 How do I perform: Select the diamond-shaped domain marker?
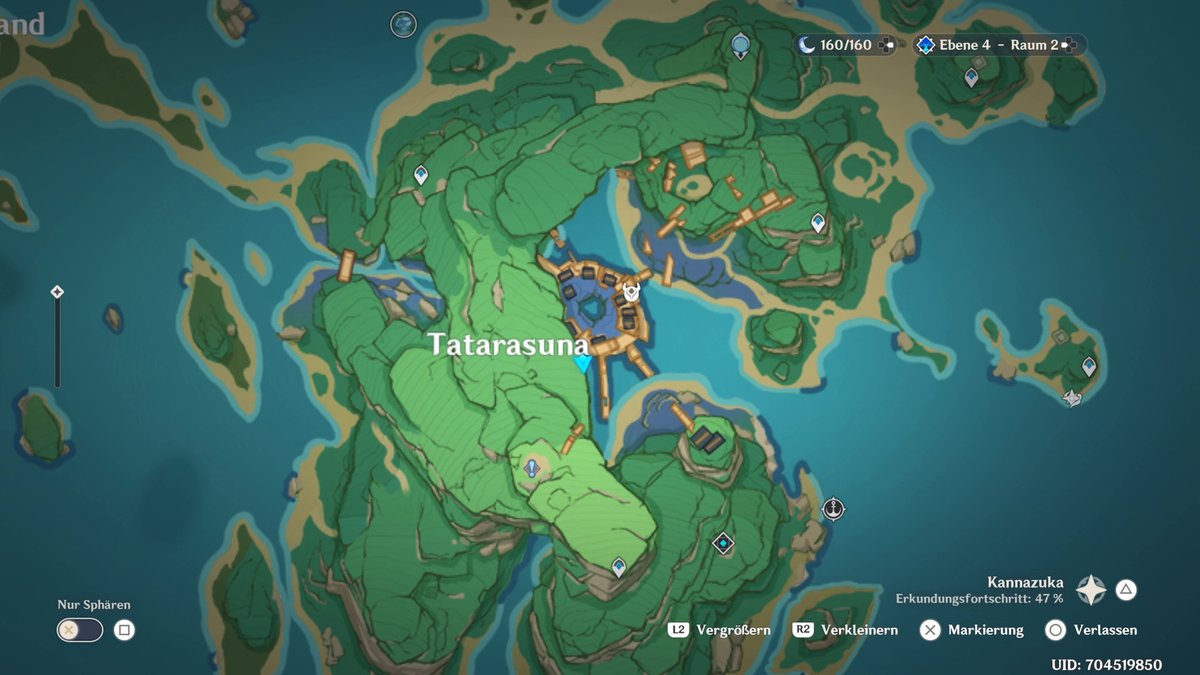[723, 543]
